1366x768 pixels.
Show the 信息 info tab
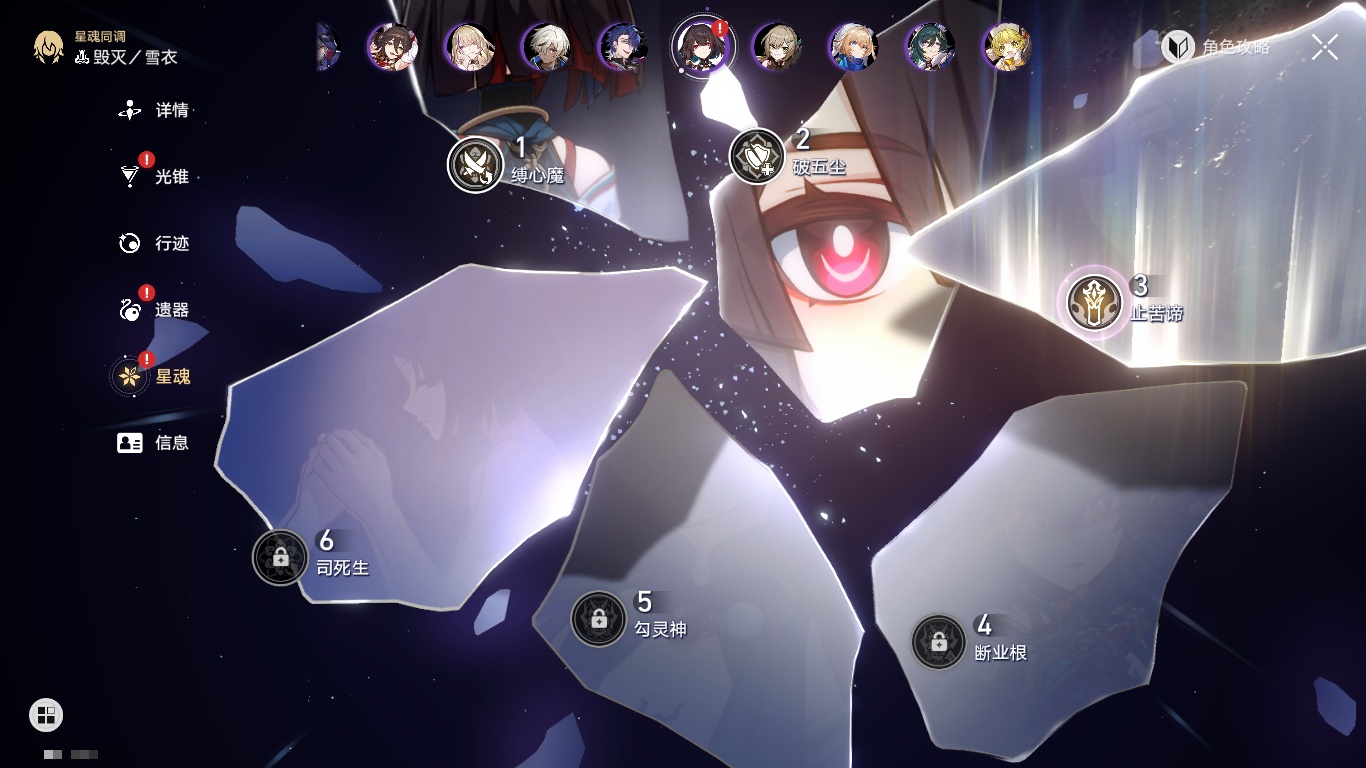point(155,442)
